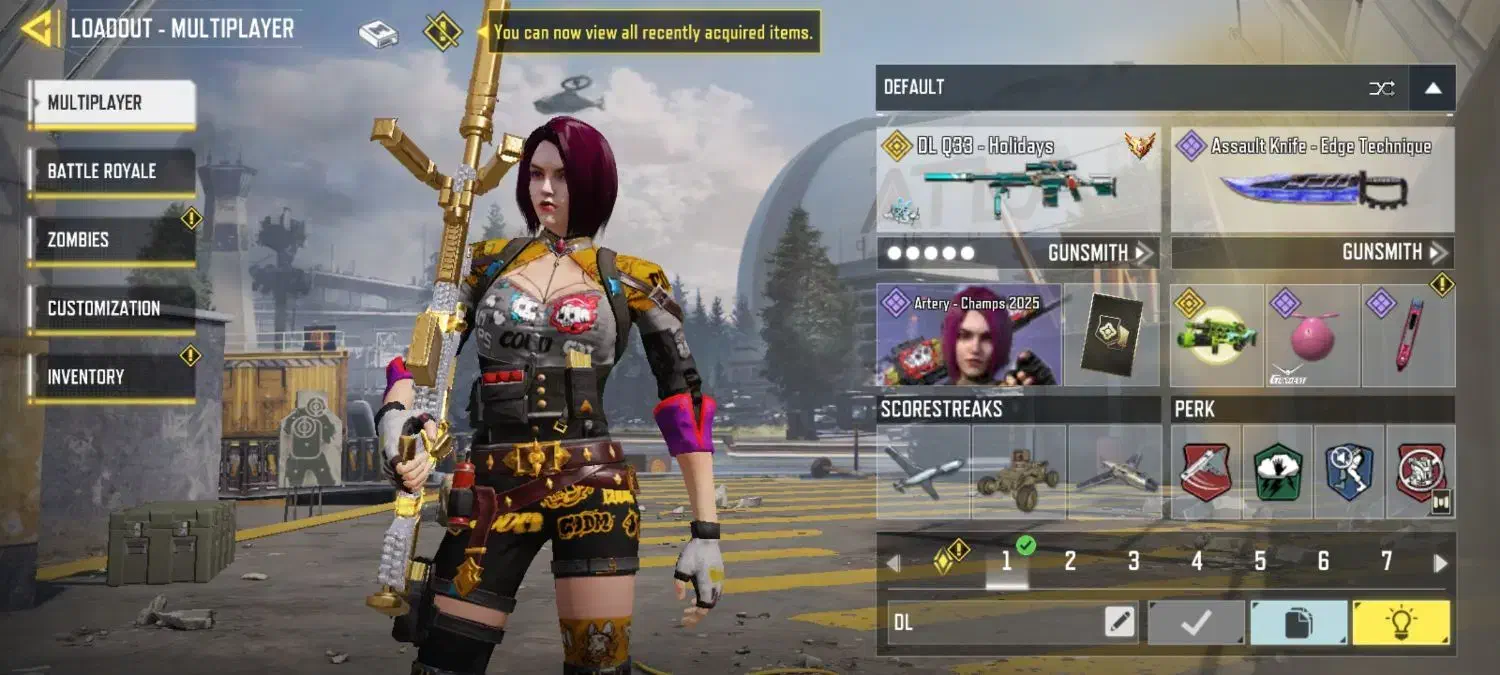
Task: Select the pink ball lethal equipment slot
Action: click(x=1312, y=335)
